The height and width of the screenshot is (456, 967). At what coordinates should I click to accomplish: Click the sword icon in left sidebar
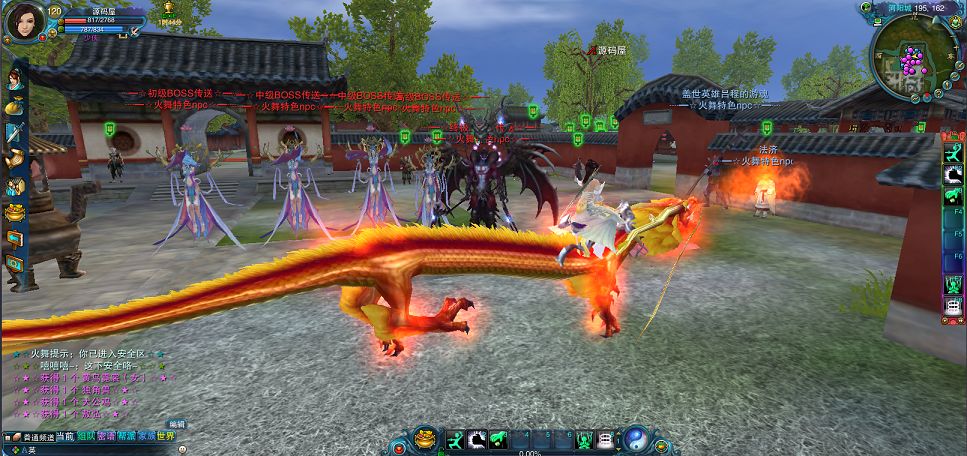pos(14,132)
